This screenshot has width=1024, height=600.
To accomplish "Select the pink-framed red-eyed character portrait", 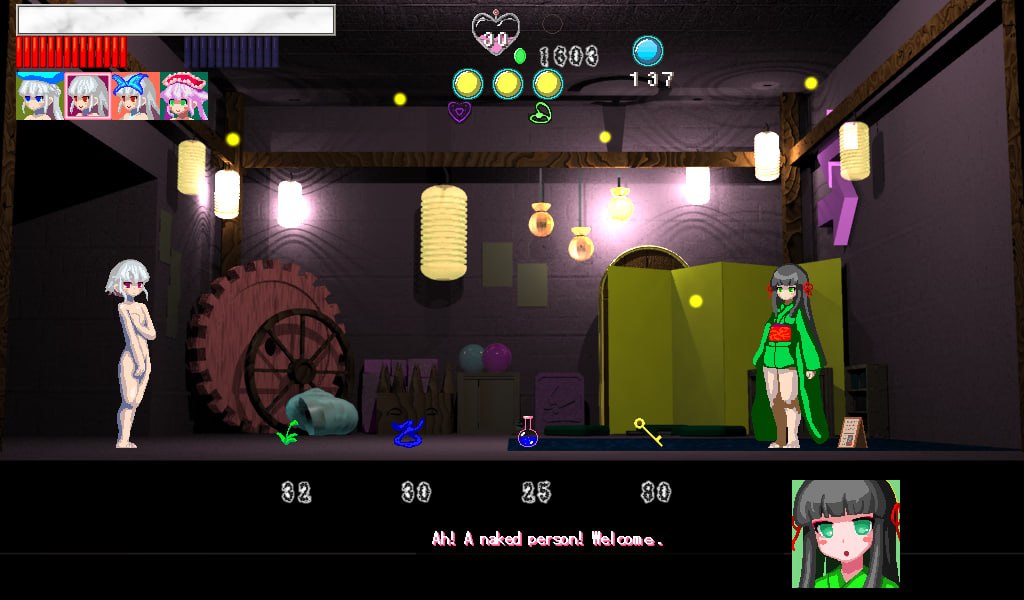I will click(x=88, y=96).
